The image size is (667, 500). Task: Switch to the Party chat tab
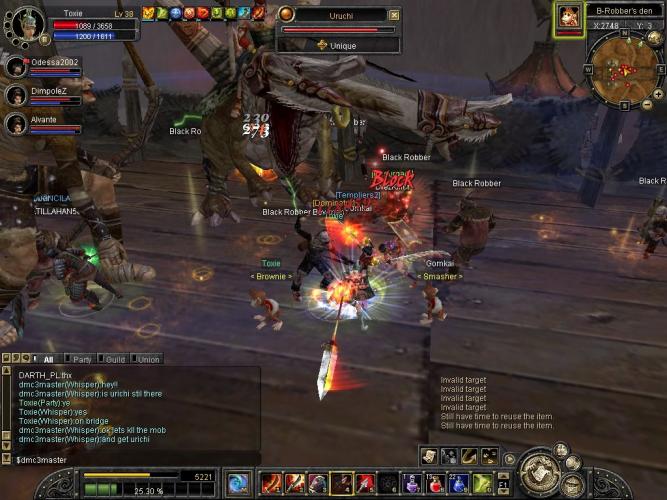coord(82,359)
